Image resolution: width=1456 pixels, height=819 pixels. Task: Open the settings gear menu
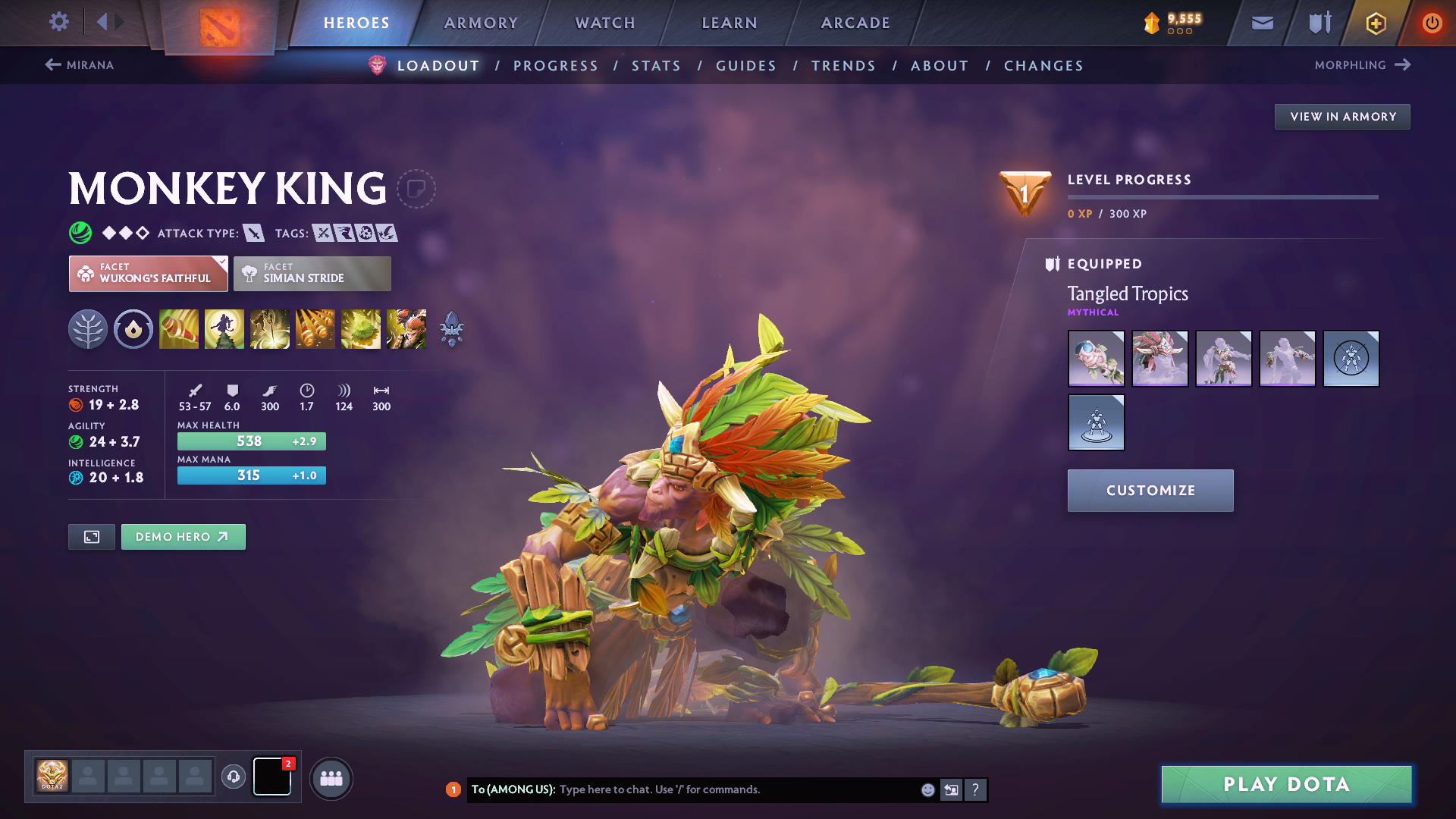[58, 22]
